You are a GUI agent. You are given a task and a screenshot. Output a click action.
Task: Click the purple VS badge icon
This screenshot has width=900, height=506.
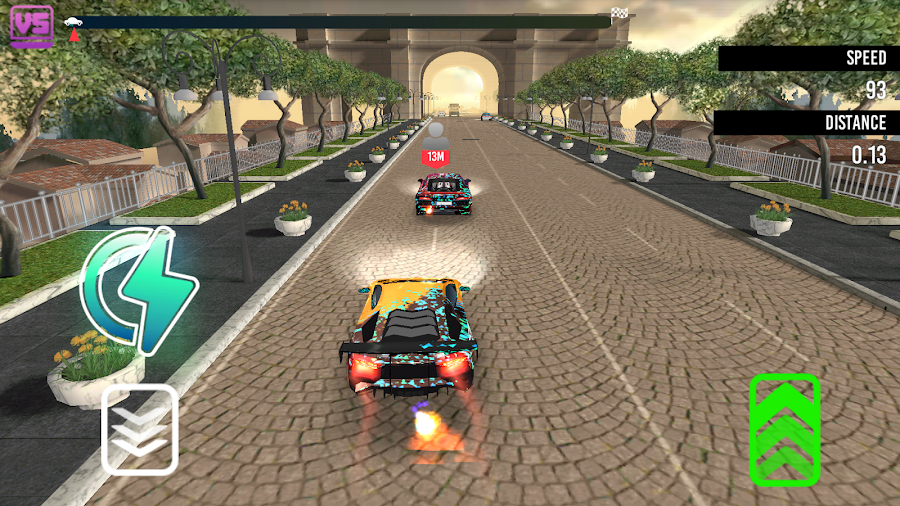pyautogui.click(x=32, y=25)
